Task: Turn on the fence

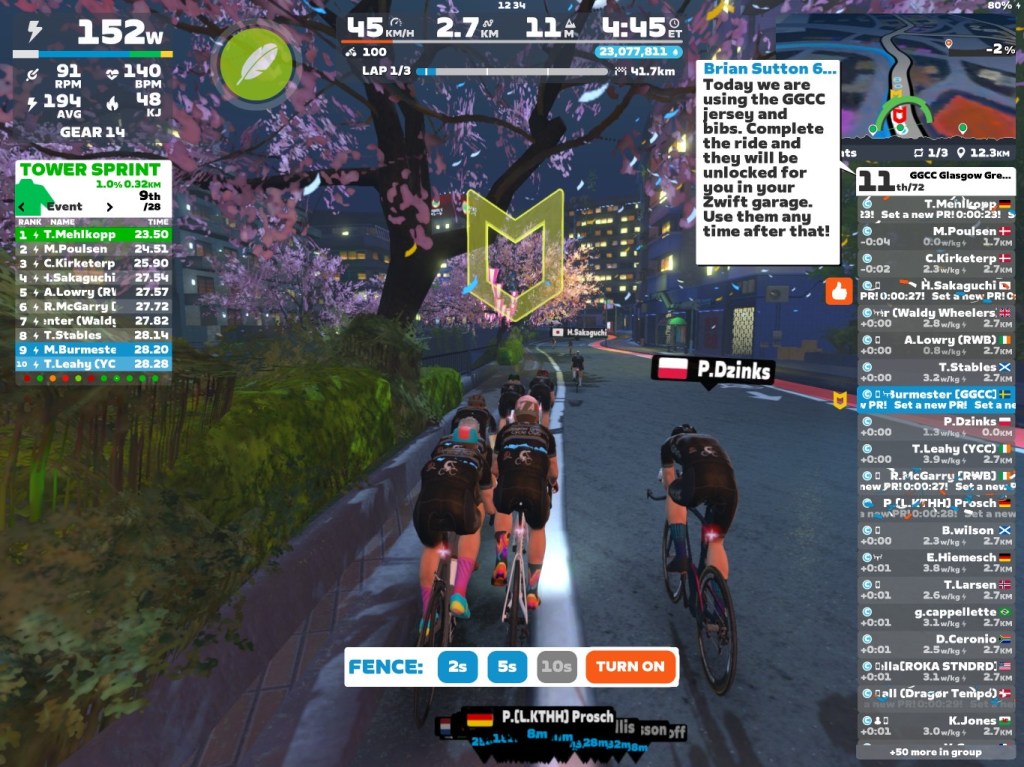Action: (x=631, y=666)
